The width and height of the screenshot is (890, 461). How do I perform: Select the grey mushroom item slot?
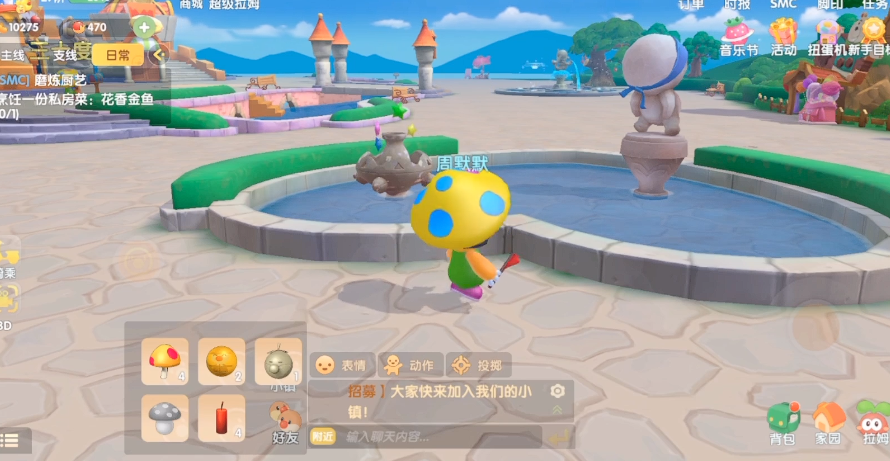(165, 417)
